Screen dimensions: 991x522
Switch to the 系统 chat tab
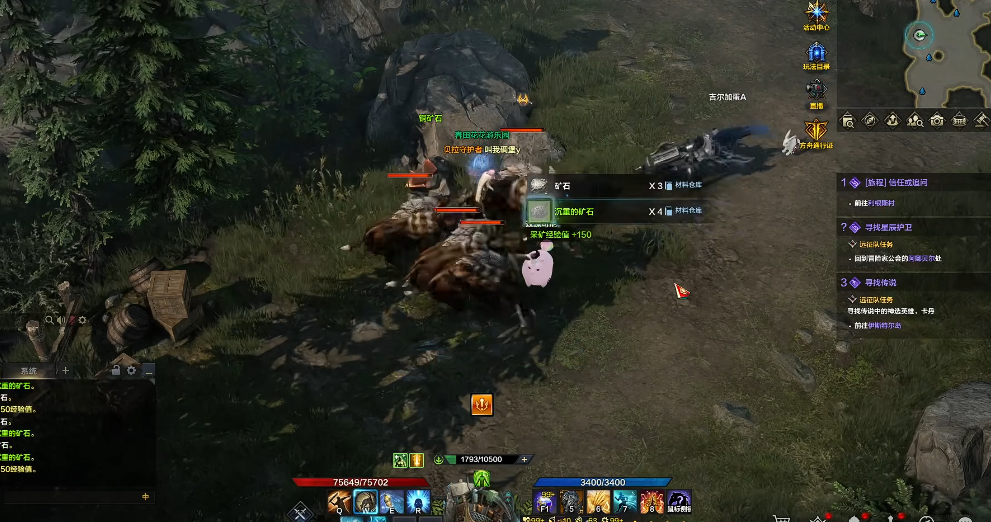click(28, 370)
